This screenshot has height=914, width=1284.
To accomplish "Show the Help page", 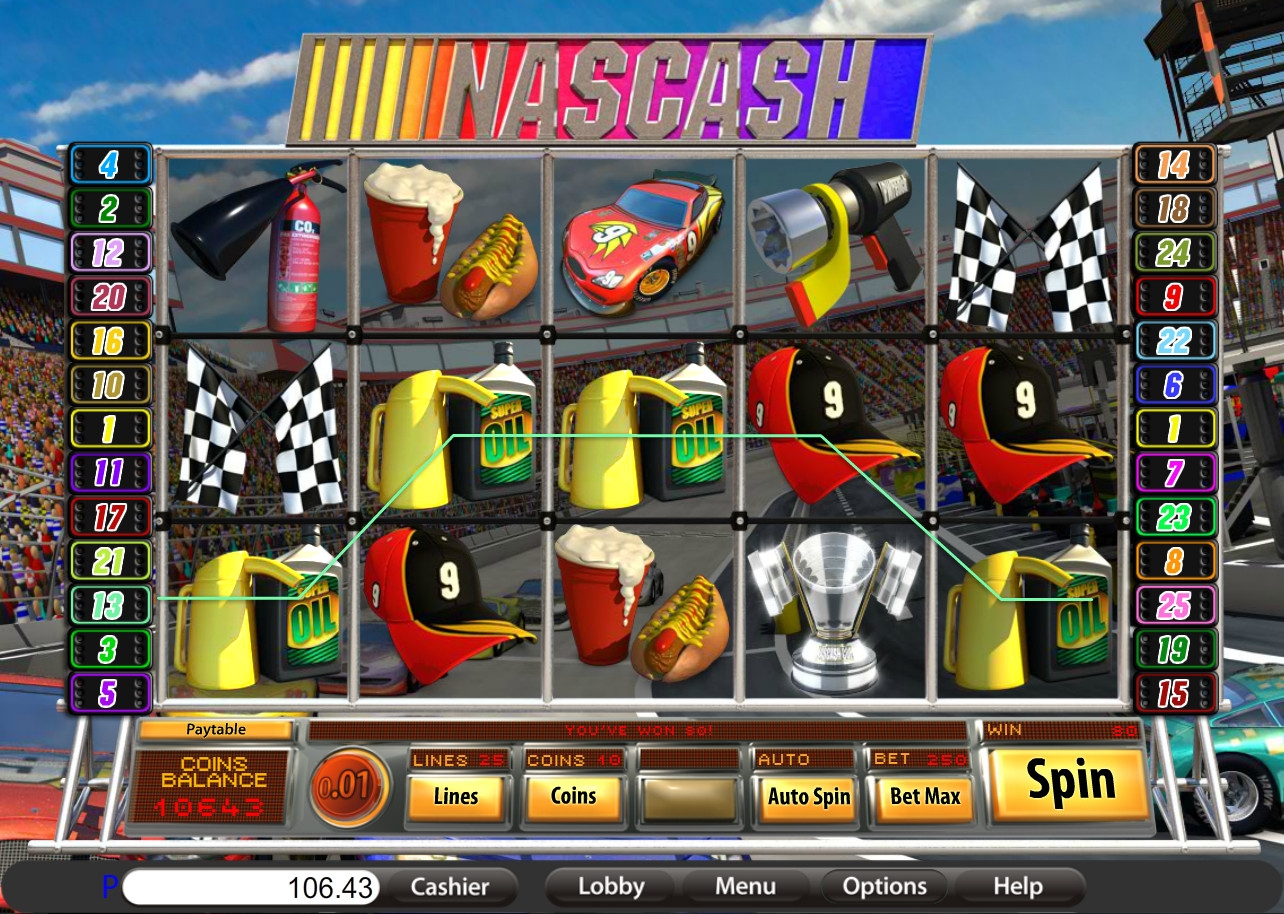I will coord(1018,886).
